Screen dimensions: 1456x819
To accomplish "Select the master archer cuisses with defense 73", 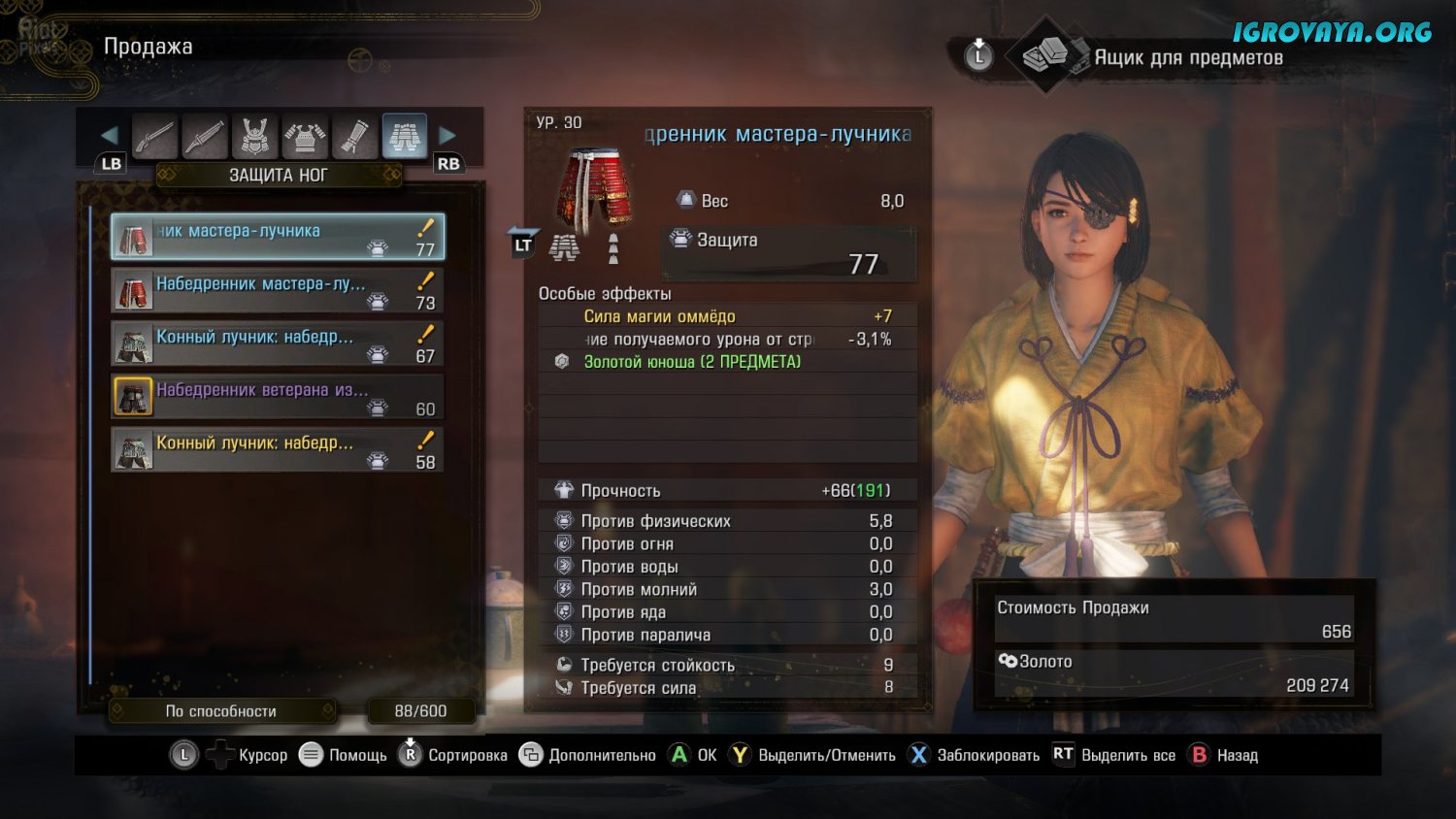I will 278,290.
